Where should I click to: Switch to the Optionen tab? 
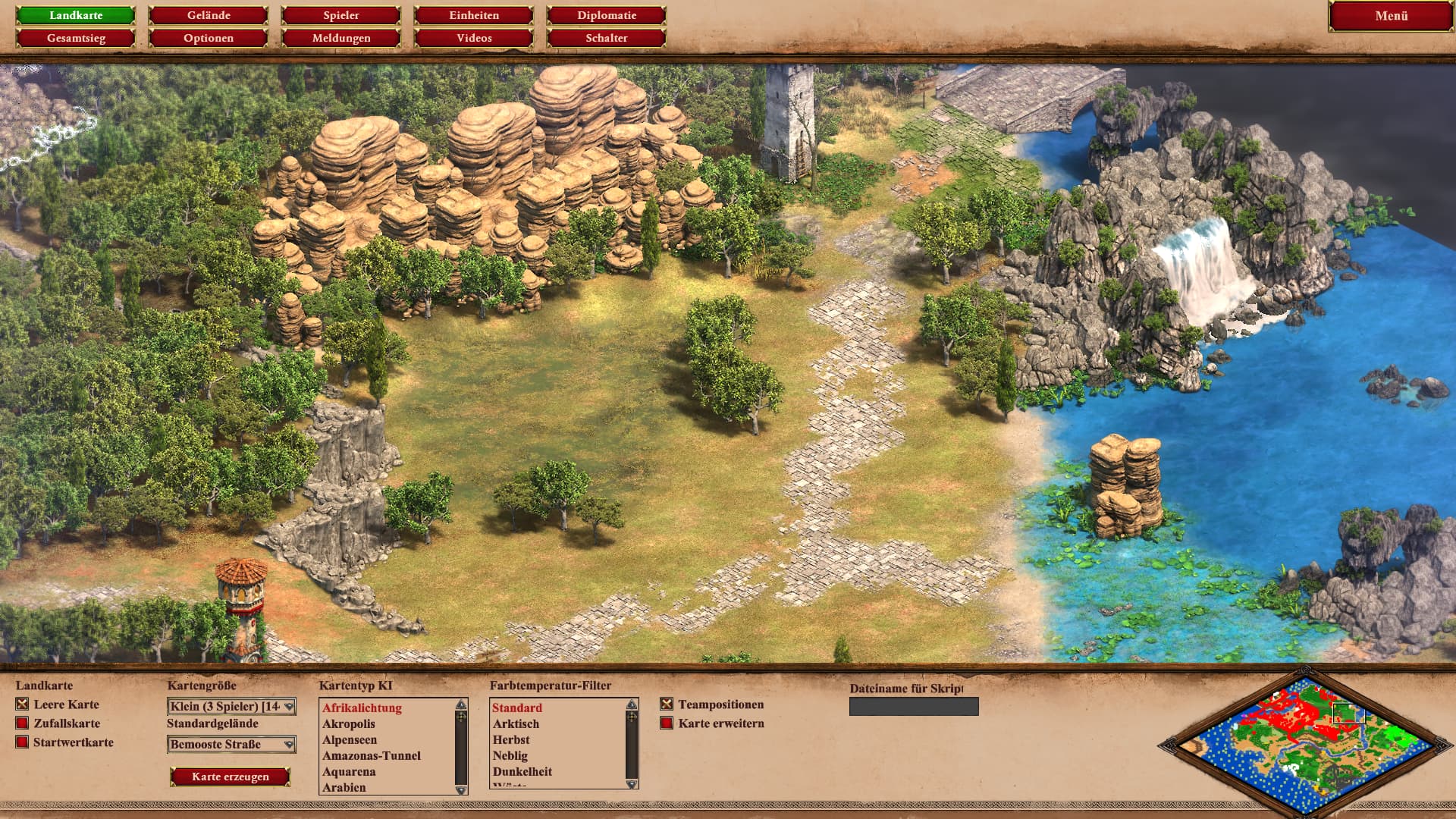(209, 38)
